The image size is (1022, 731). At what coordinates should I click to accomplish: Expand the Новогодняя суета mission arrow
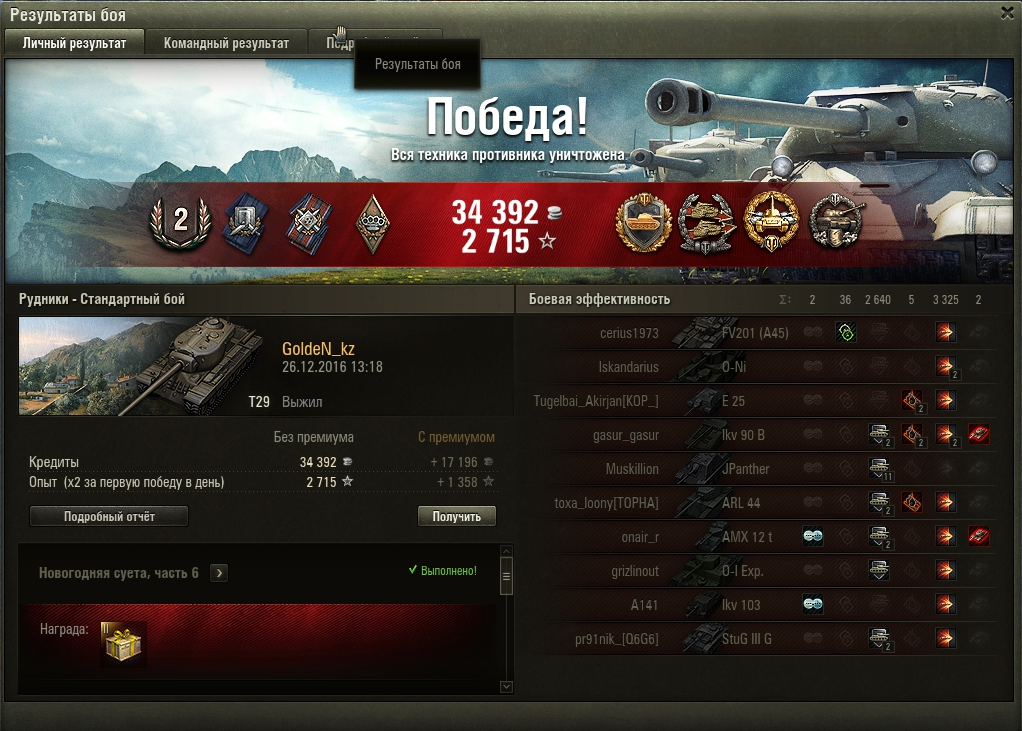pos(219,573)
